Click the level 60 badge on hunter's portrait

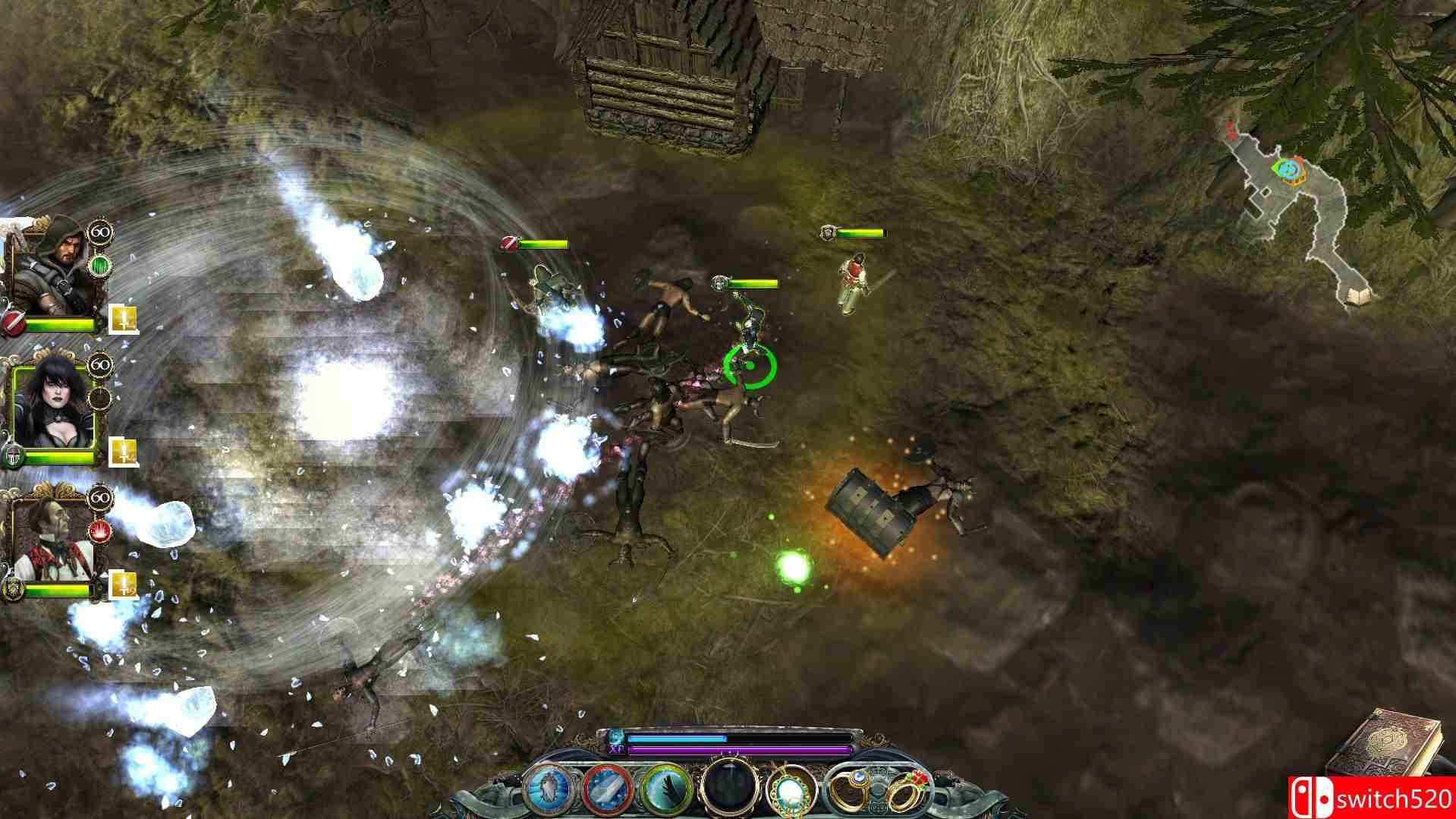[x=100, y=232]
